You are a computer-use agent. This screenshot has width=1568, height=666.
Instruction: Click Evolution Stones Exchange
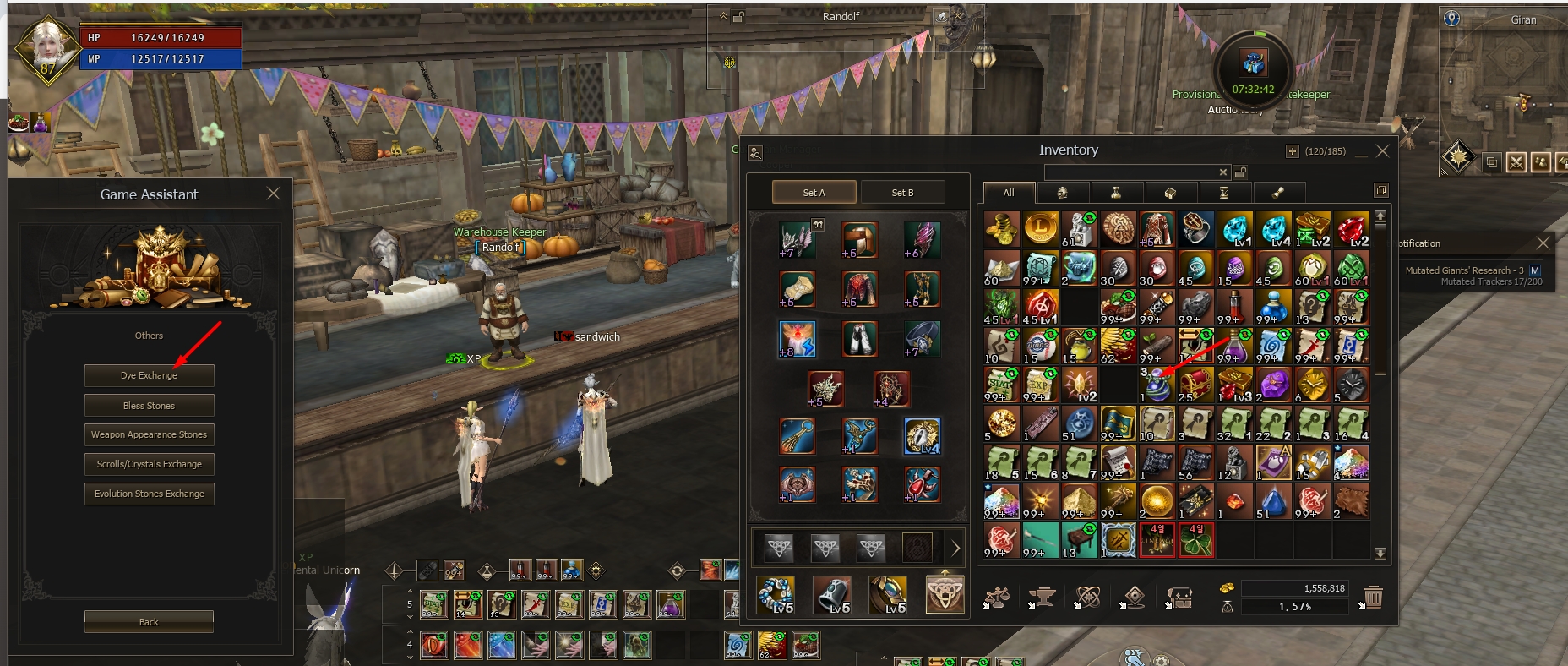click(x=149, y=494)
